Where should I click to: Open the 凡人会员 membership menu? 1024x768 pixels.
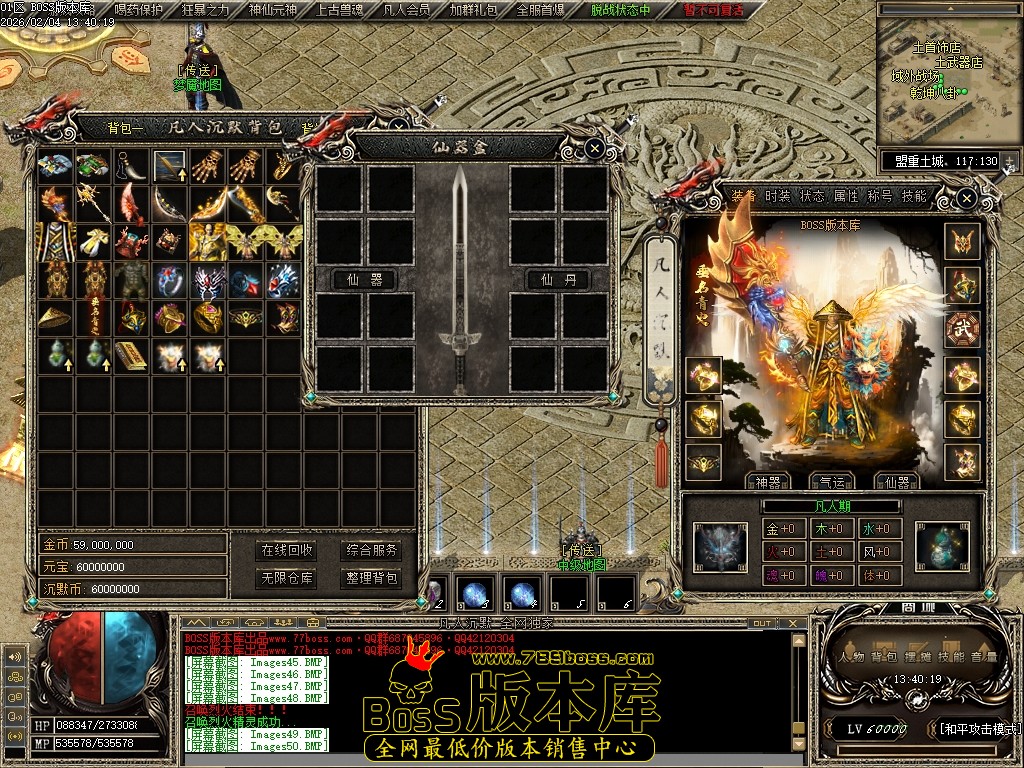click(406, 10)
